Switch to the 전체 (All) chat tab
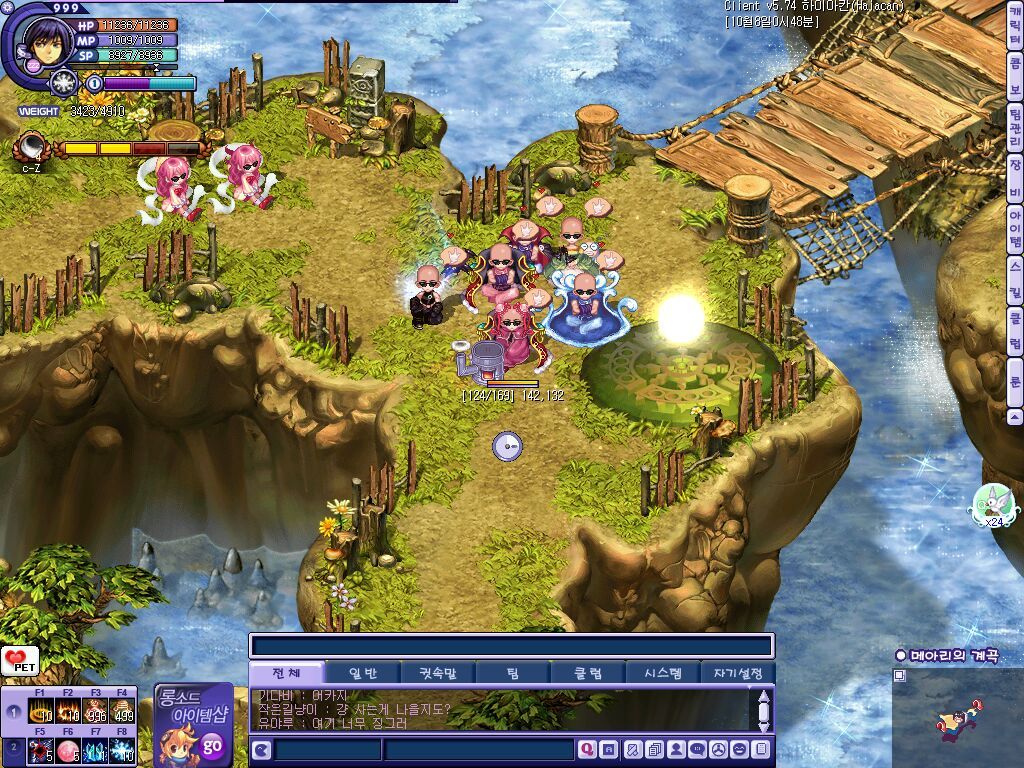 [x=286, y=673]
